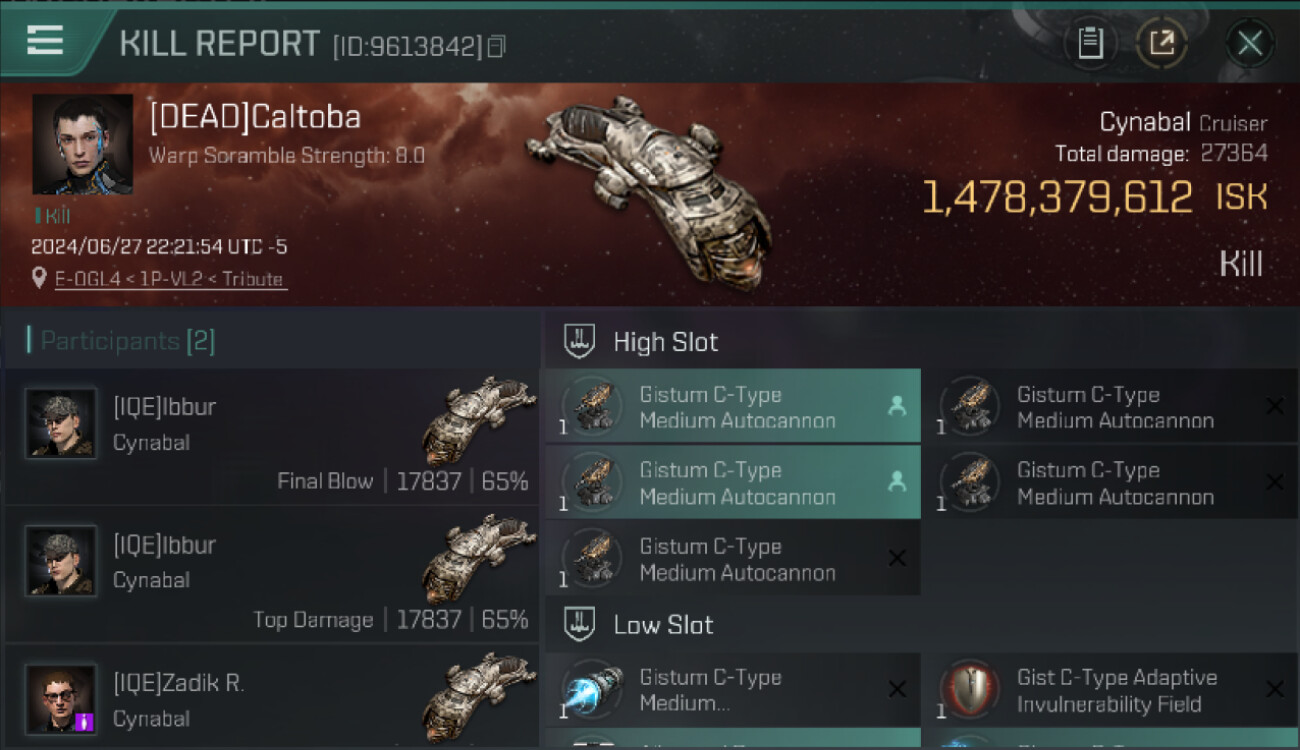The height and width of the screenshot is (750, 1300).
Task: Open the E-OGL4 location link
Action: [169, 279]
